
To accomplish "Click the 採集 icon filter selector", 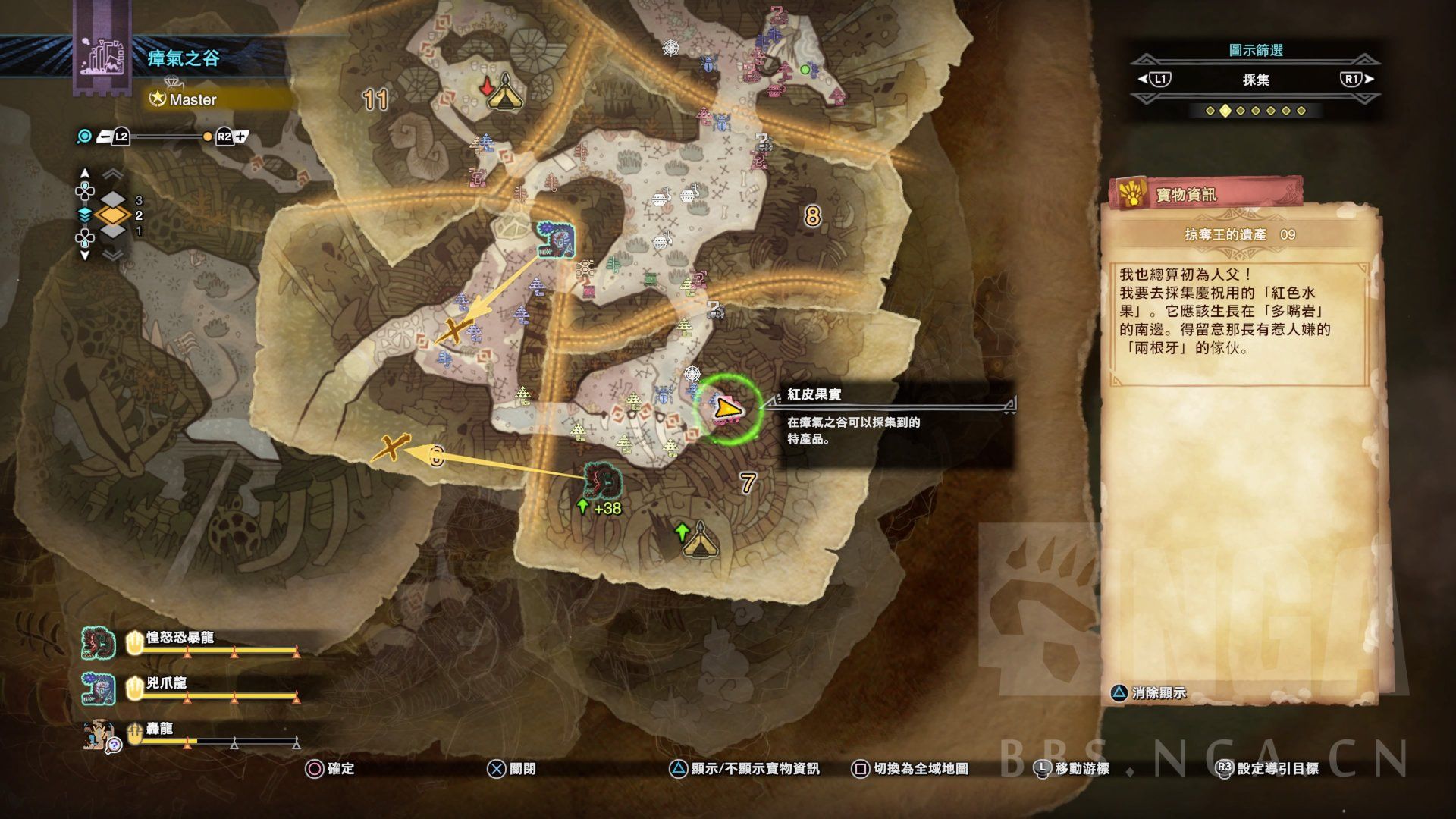I will coord(1255,80).
